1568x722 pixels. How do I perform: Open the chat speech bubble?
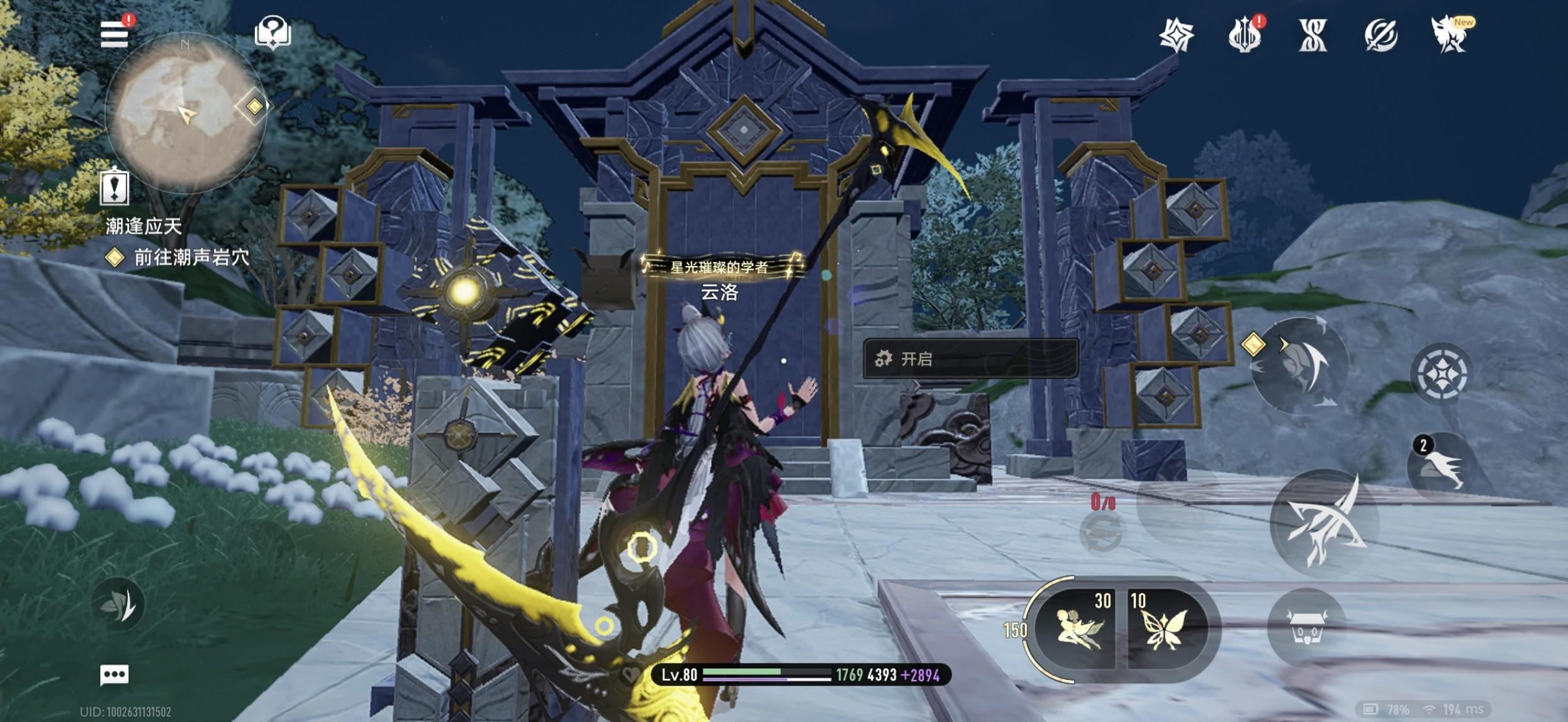(x=115, y=675)
